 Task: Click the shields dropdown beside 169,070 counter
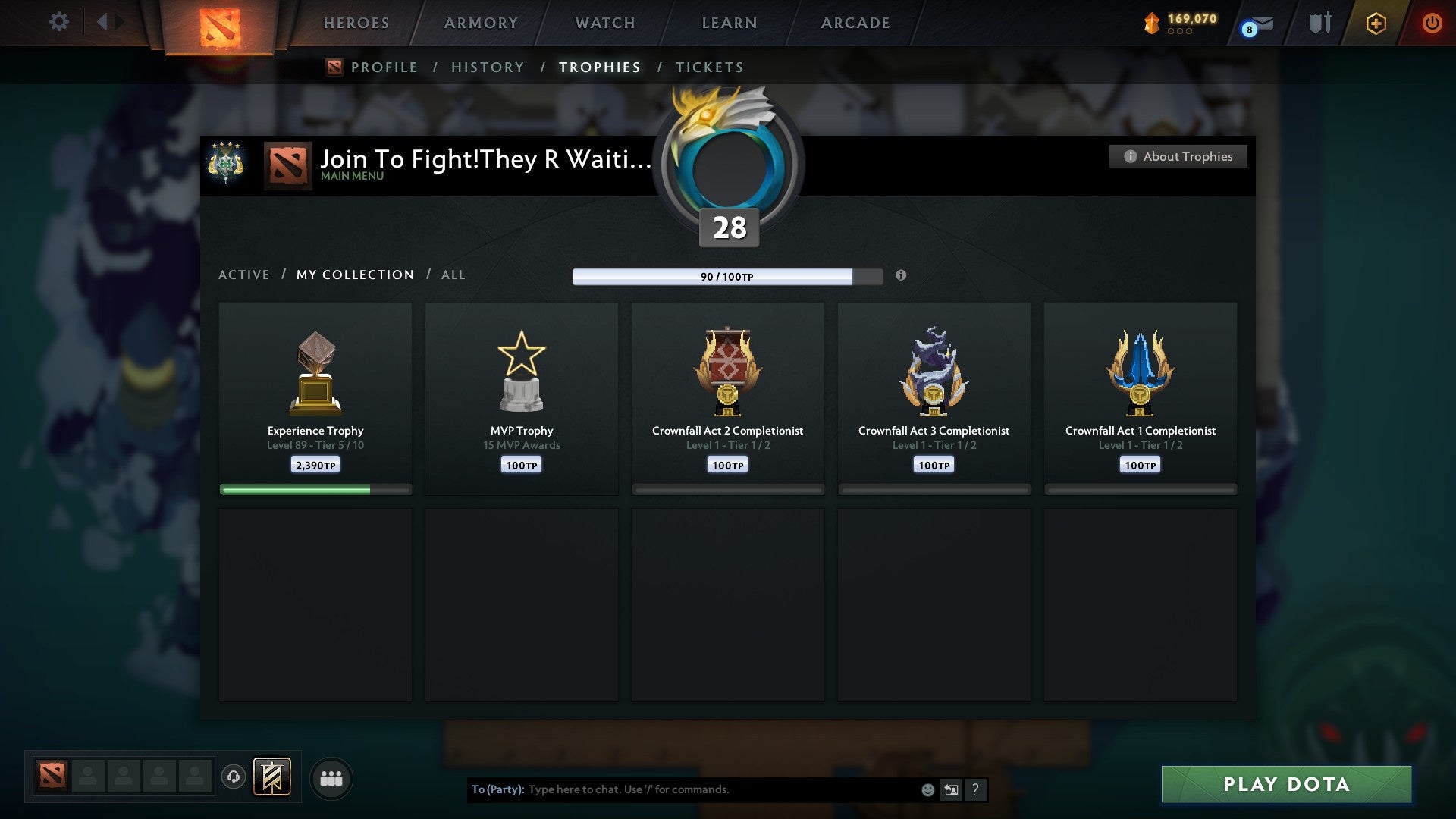(1179, 32)
